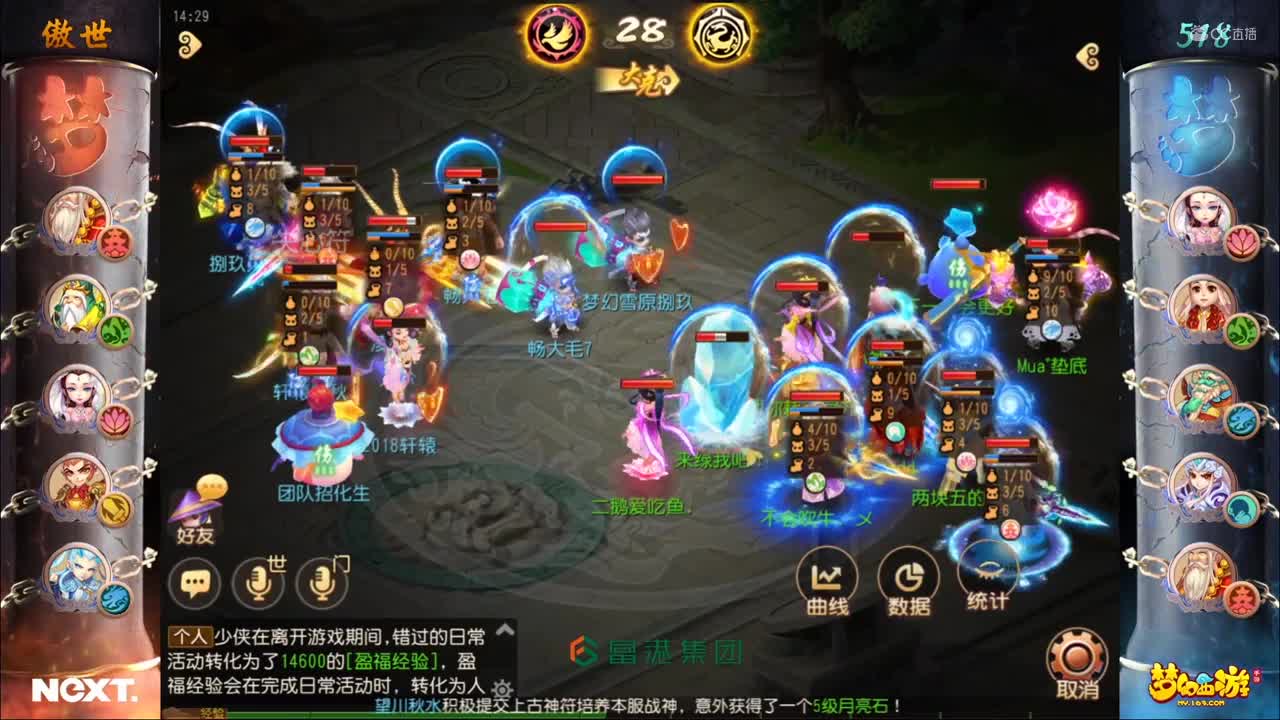The image size is (1280, 720).
Task: Click the scroll curl icon beside 傲世 banner
Action: pyautogui.click(x=188, y=44)
